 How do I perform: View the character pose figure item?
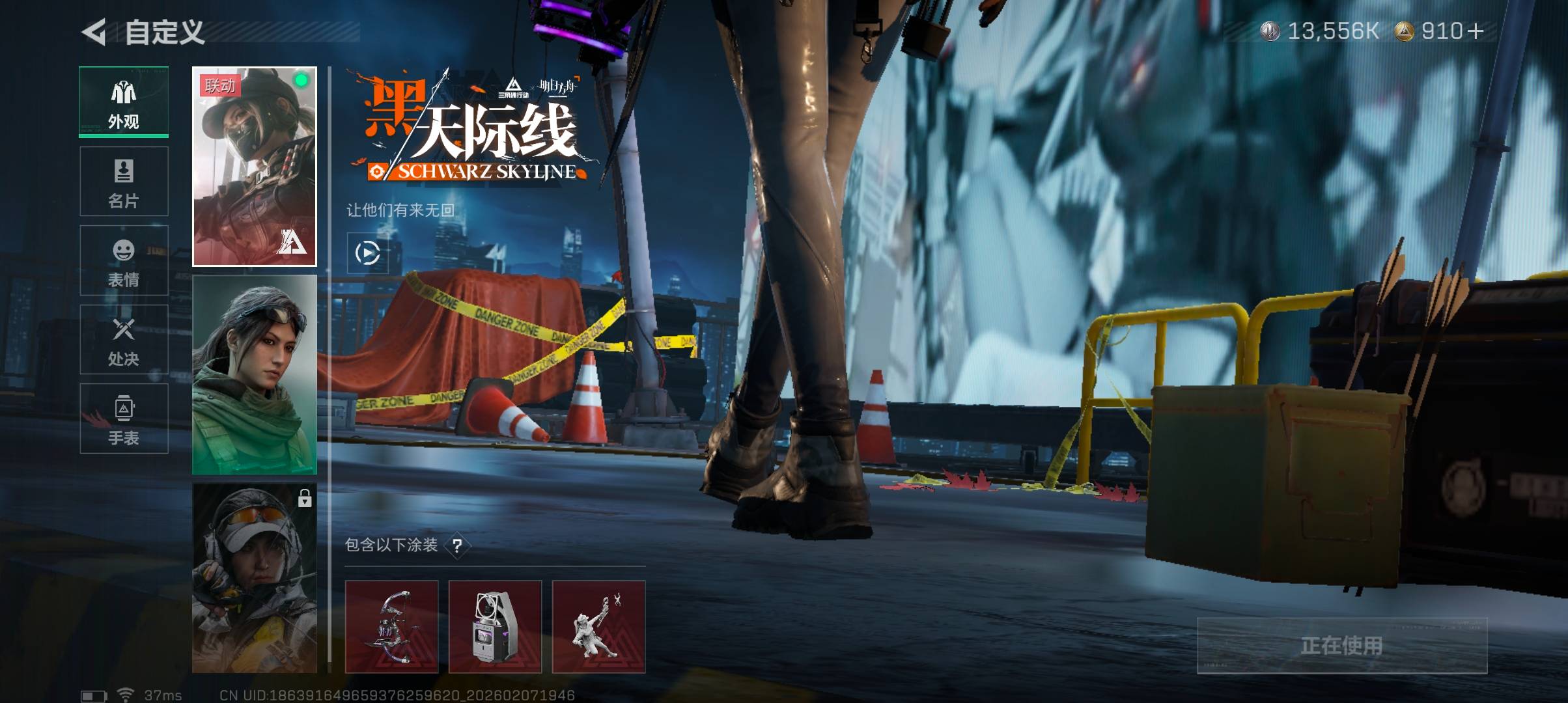point(598,626)
